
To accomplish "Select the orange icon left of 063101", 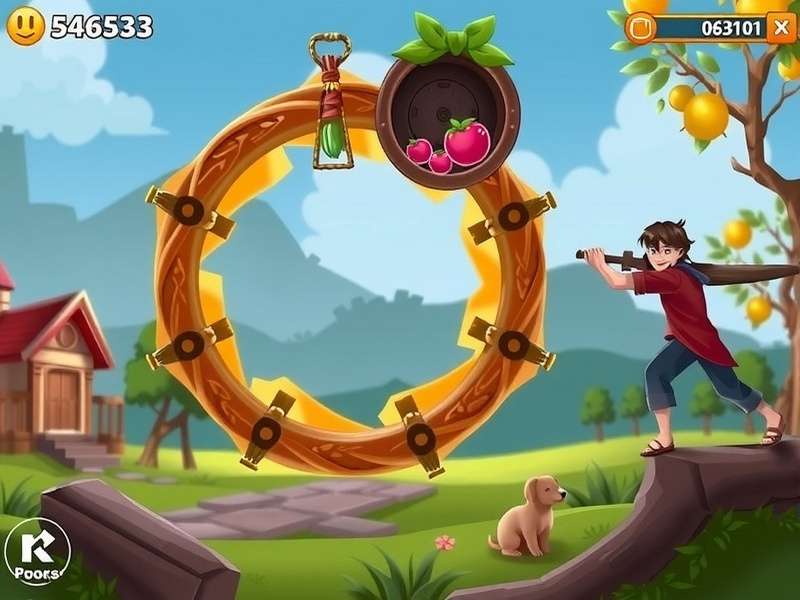I will coord(641,27).
